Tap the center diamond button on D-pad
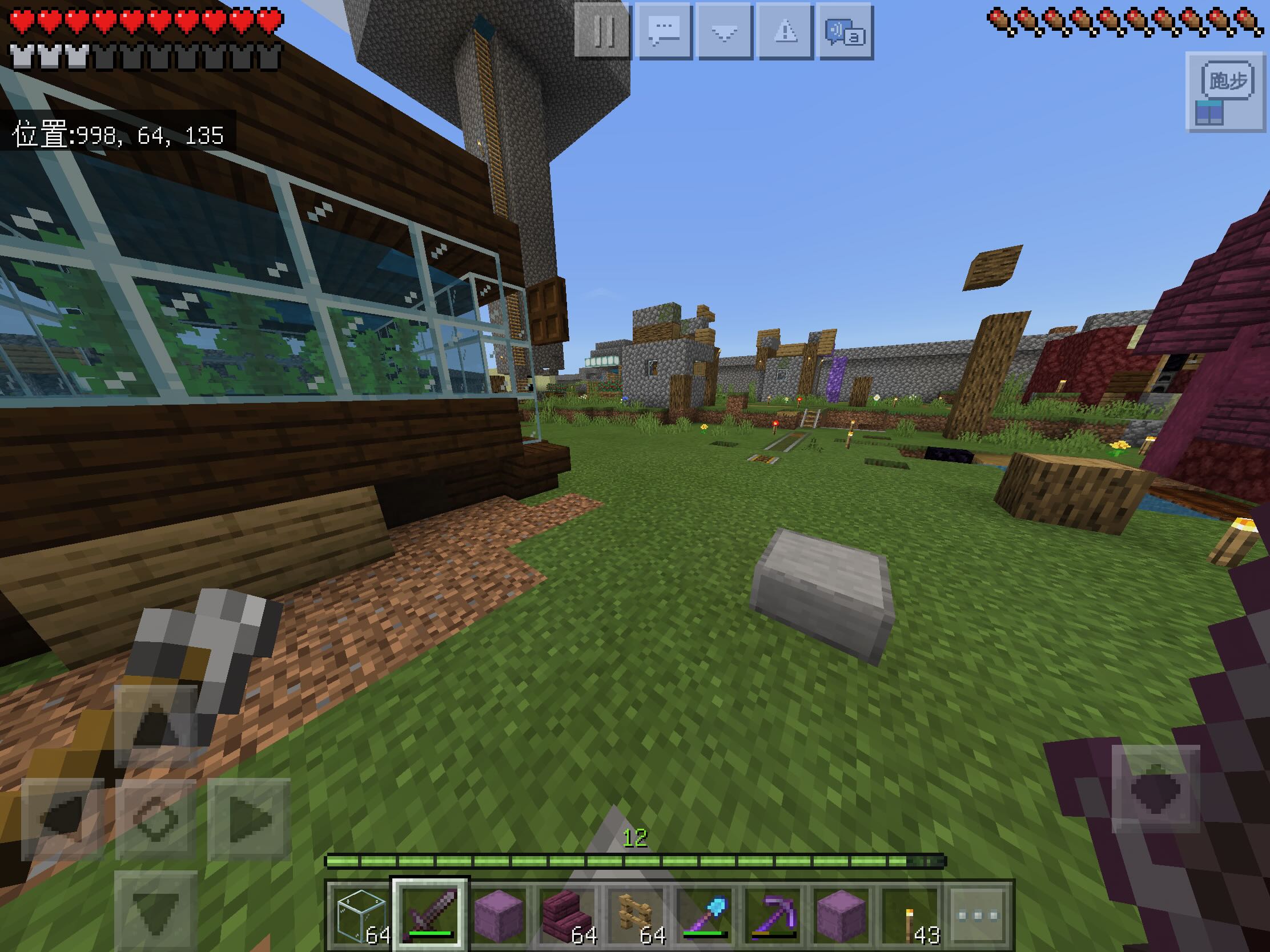The height and width of the screenshot is (952, 1270). tap(155, 819)
